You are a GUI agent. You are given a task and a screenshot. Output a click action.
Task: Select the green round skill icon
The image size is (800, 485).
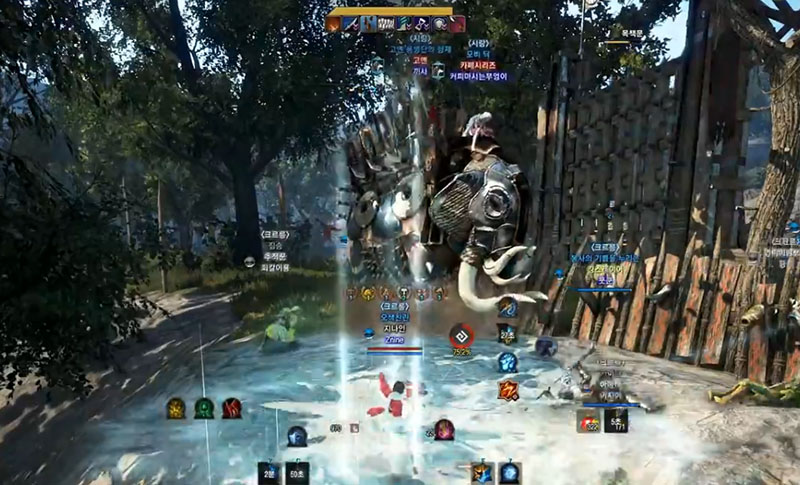pos(204,408)
